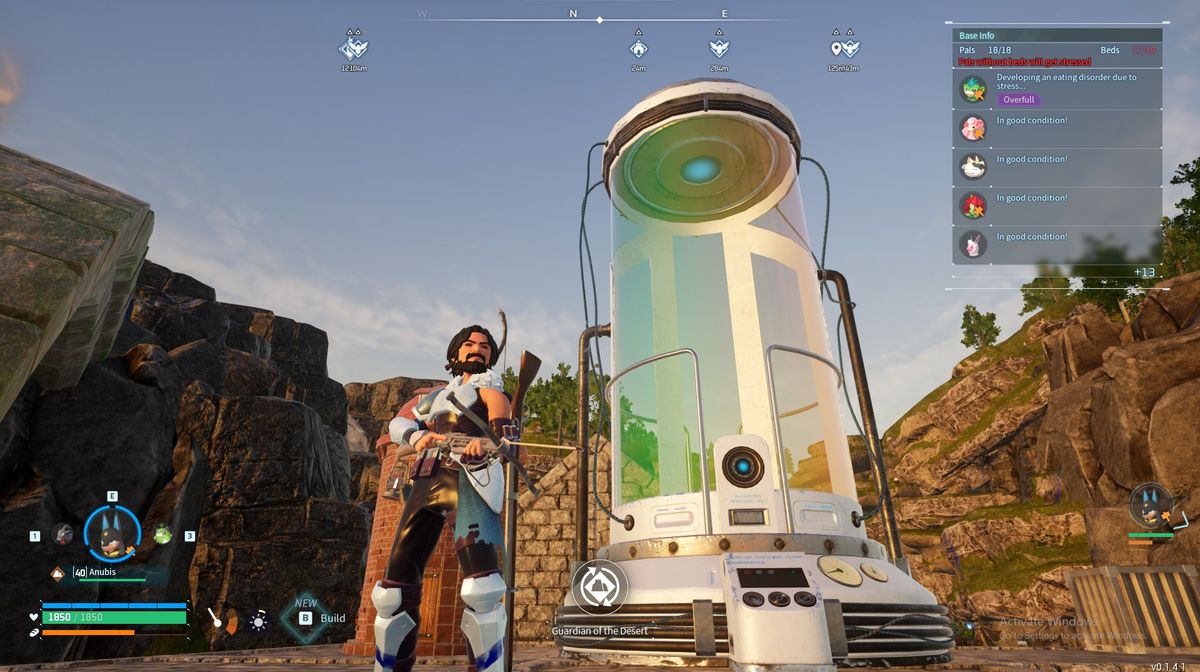Select the white rabbit-eared pal row
This screenshot has height=672, width=1200.
tap(1057, 244)
